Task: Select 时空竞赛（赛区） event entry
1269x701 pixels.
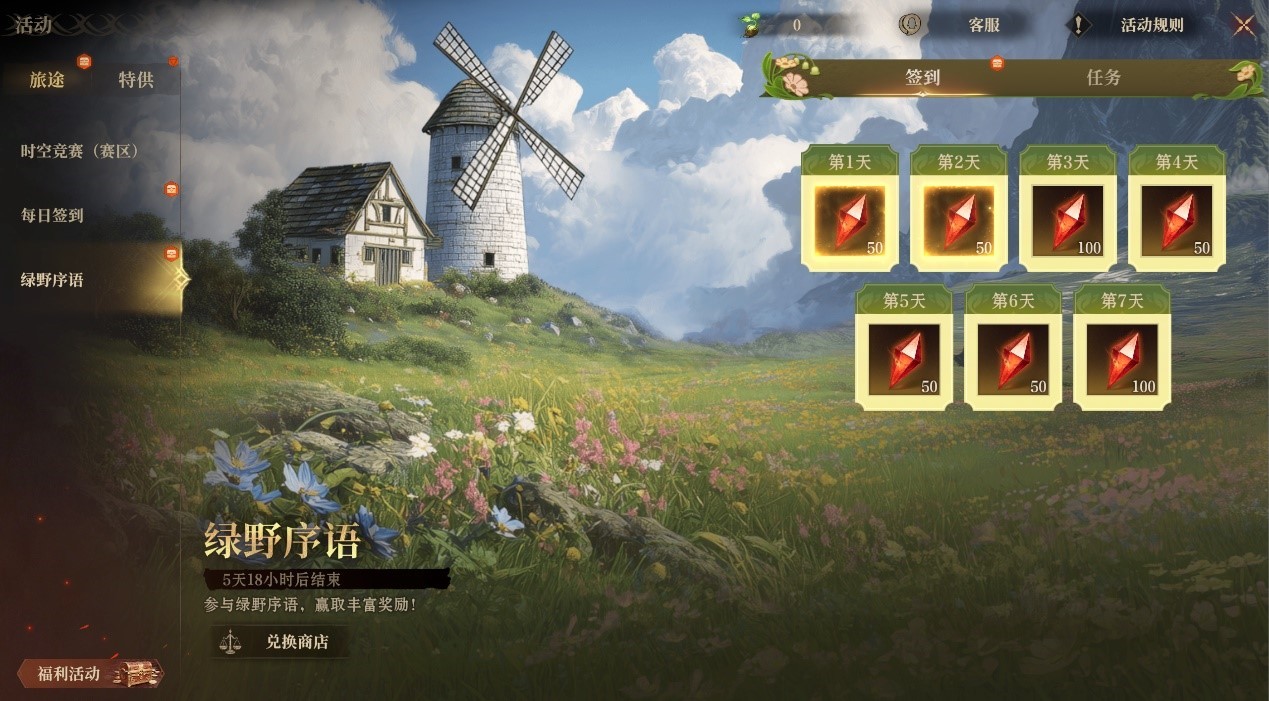Action: [x=80, y=151]
